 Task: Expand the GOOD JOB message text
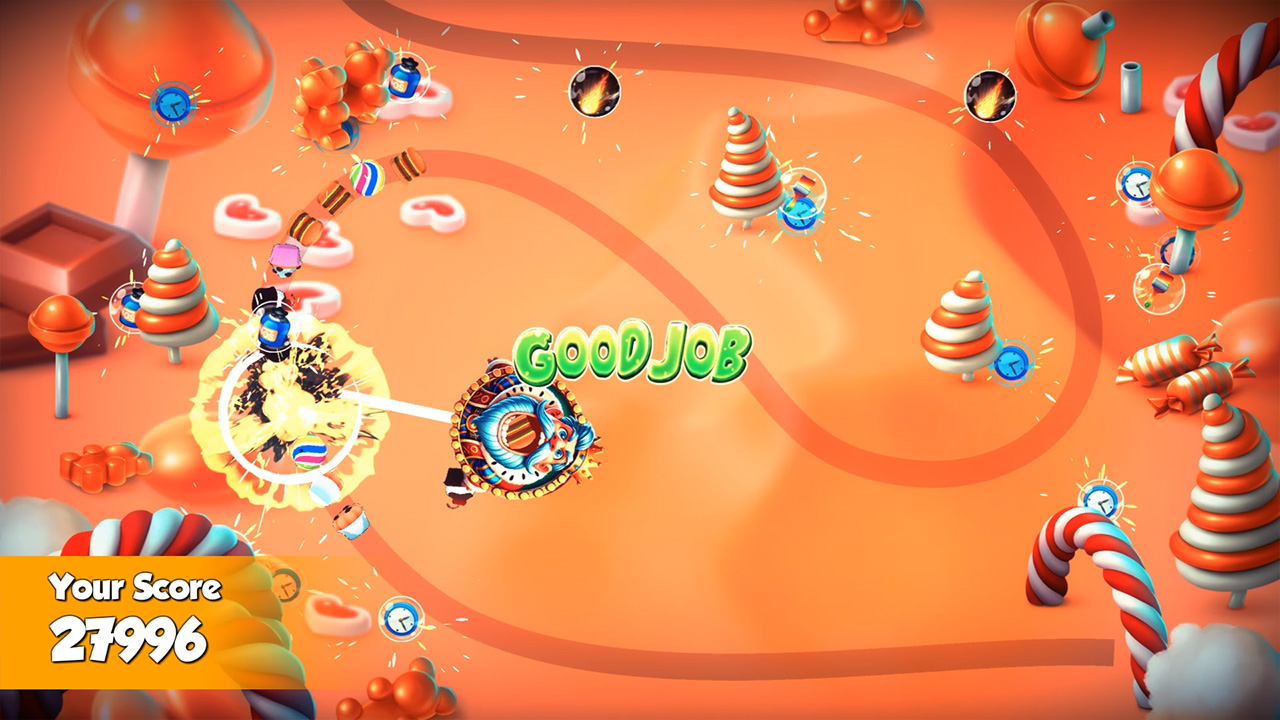tap(634, 354)
